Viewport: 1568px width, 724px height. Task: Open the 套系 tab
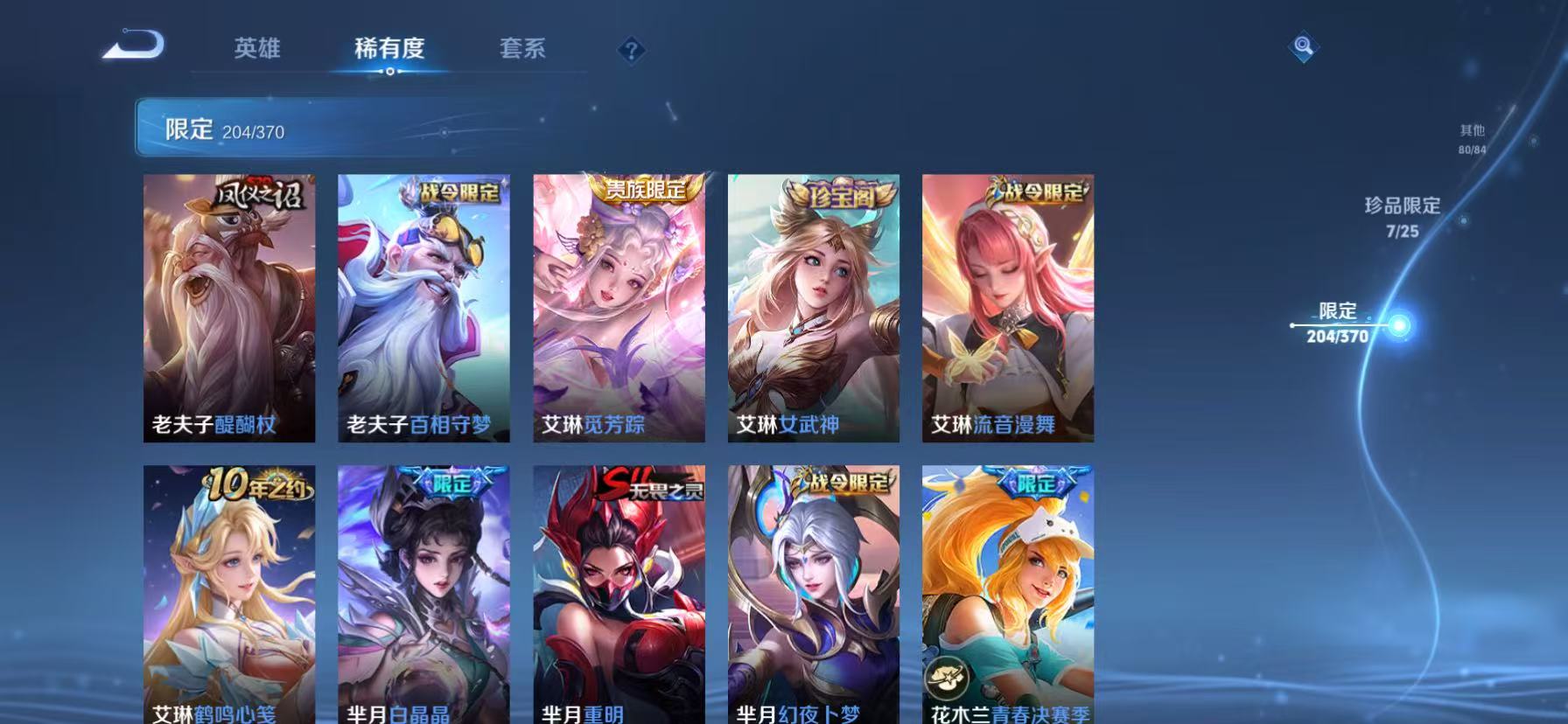(x=521, y=50)
